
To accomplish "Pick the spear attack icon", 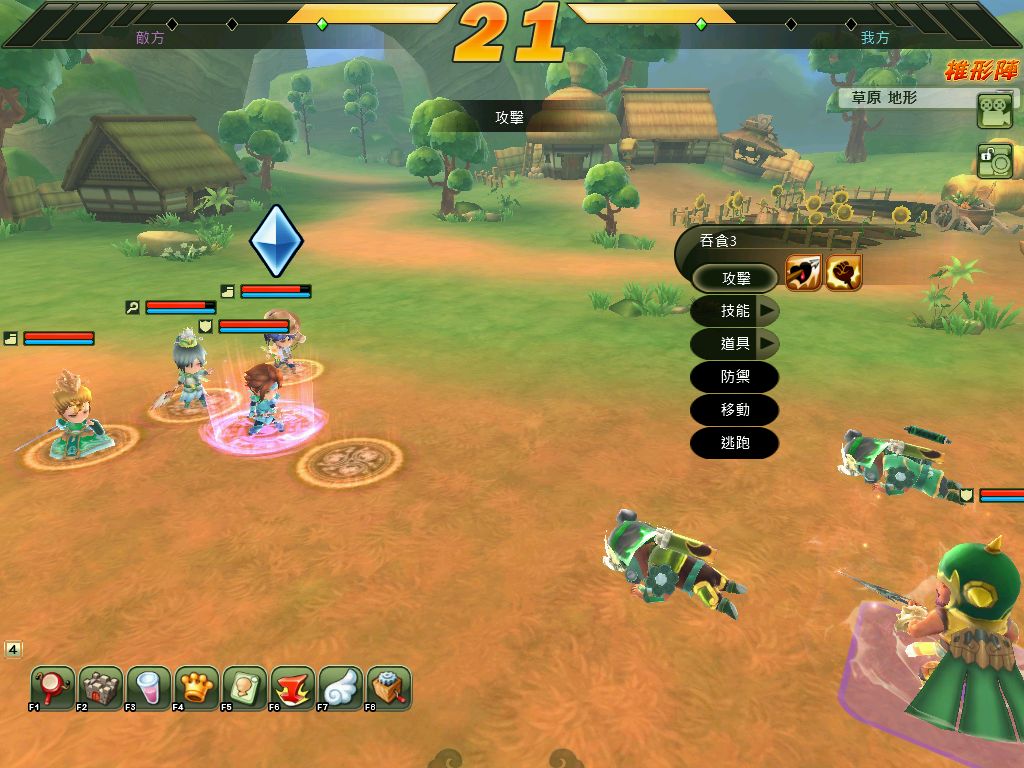I will [x=804, y=273].
